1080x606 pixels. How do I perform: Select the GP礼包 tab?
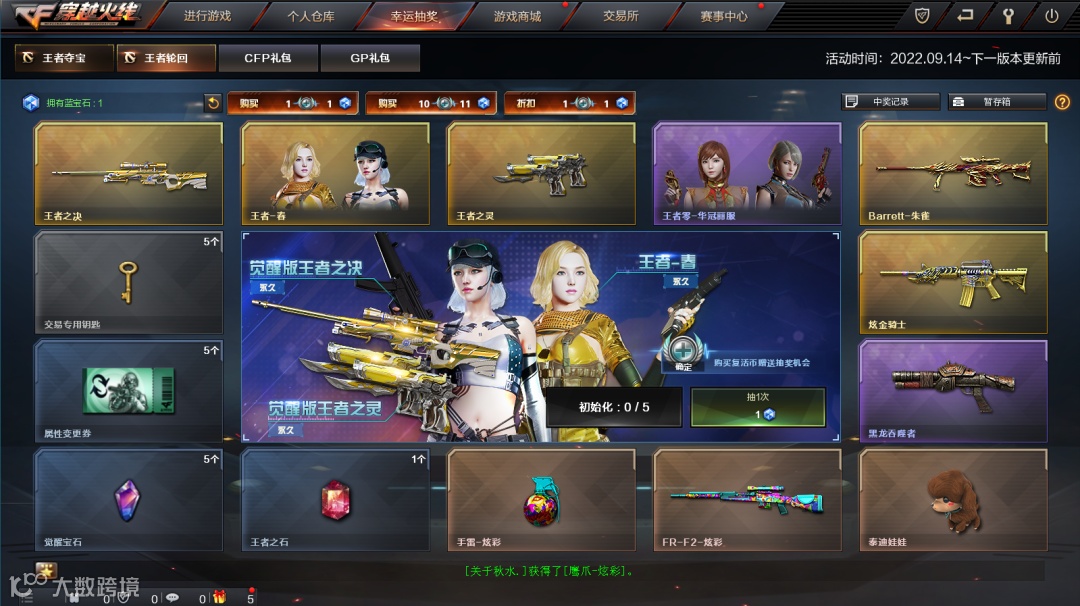pyautogui.click(x=370, y=58)
